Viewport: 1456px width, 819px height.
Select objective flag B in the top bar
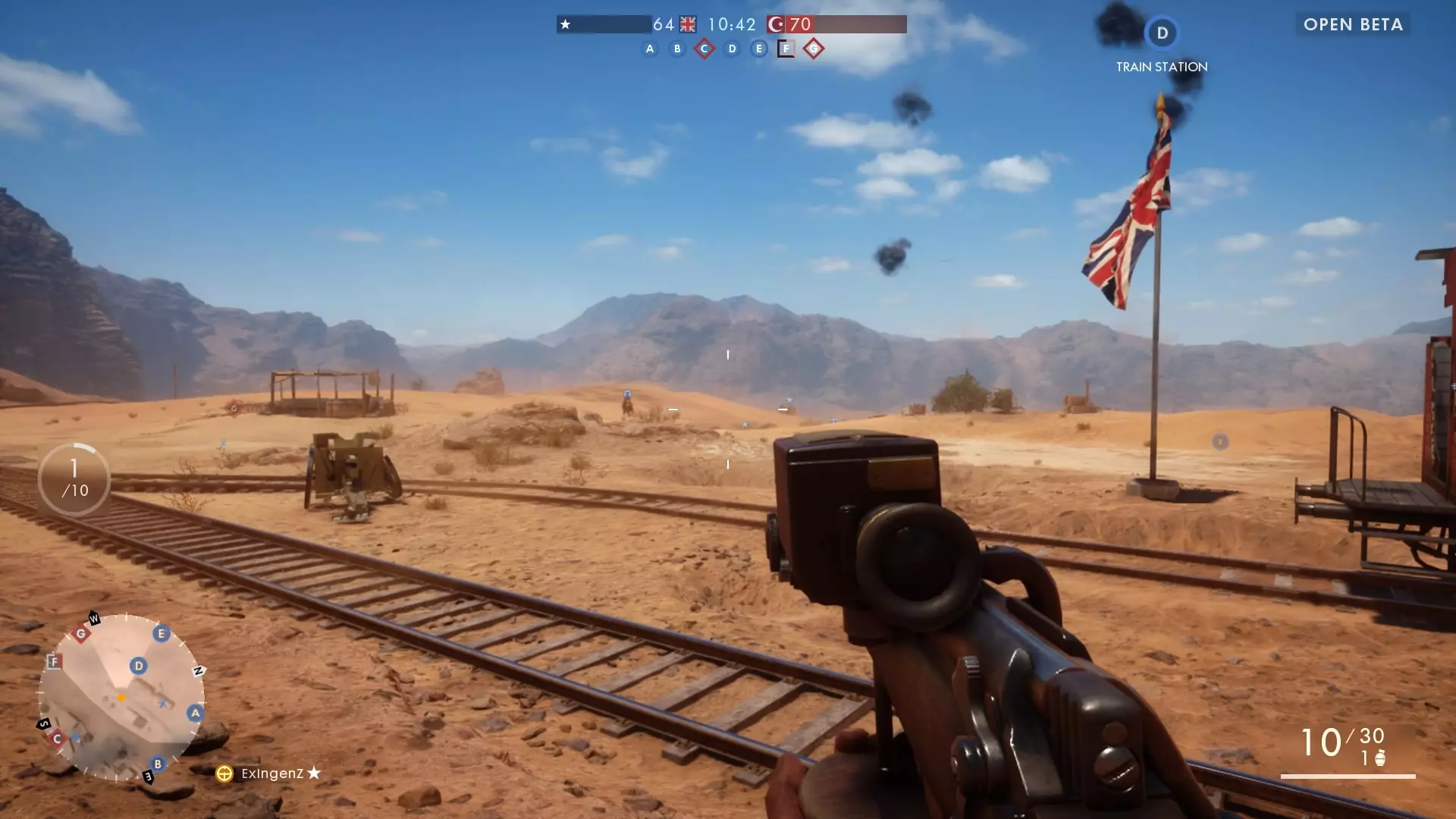677,49
